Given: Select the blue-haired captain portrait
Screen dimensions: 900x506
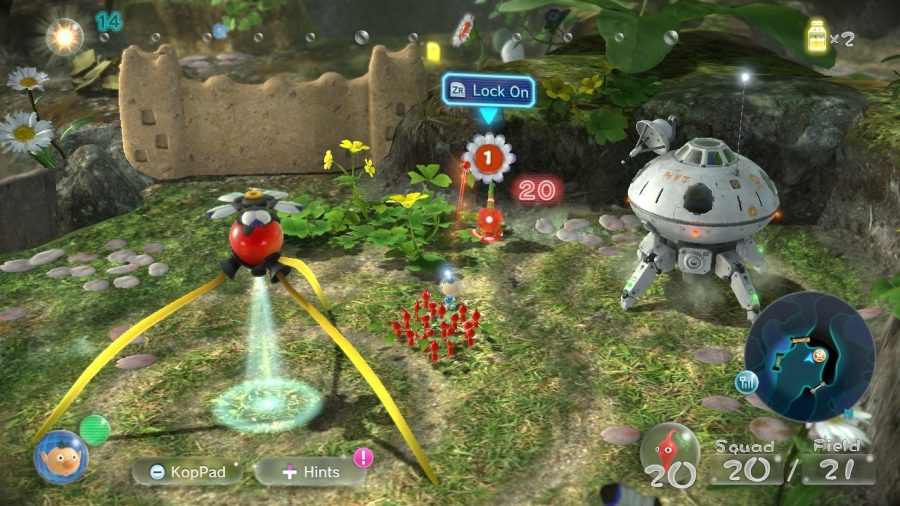Looking at the screenshot, I should click(61, 458).
